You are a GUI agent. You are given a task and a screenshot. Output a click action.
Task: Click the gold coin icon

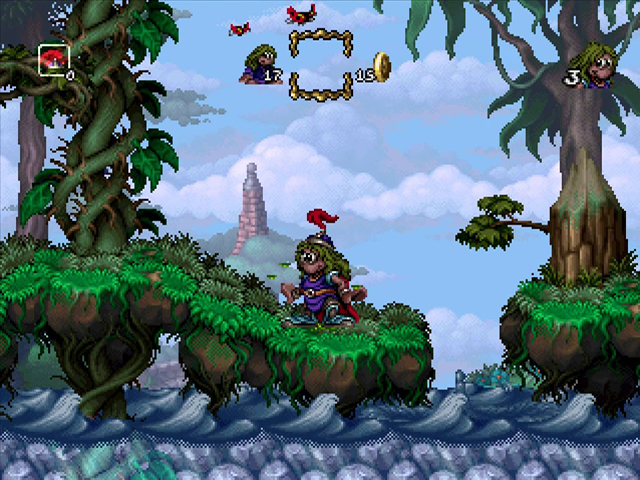381,67
